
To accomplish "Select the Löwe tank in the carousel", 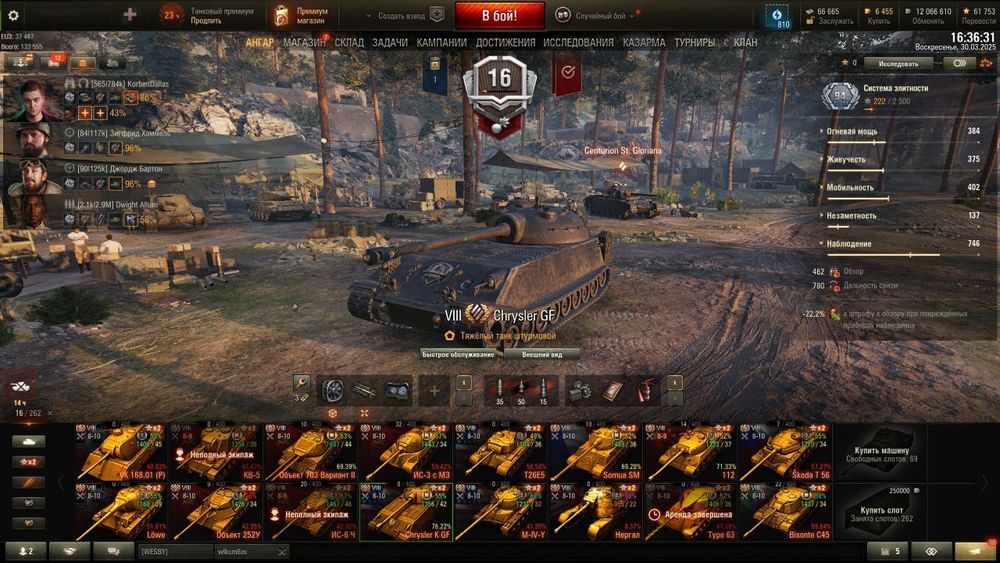I will coord(122,512).
